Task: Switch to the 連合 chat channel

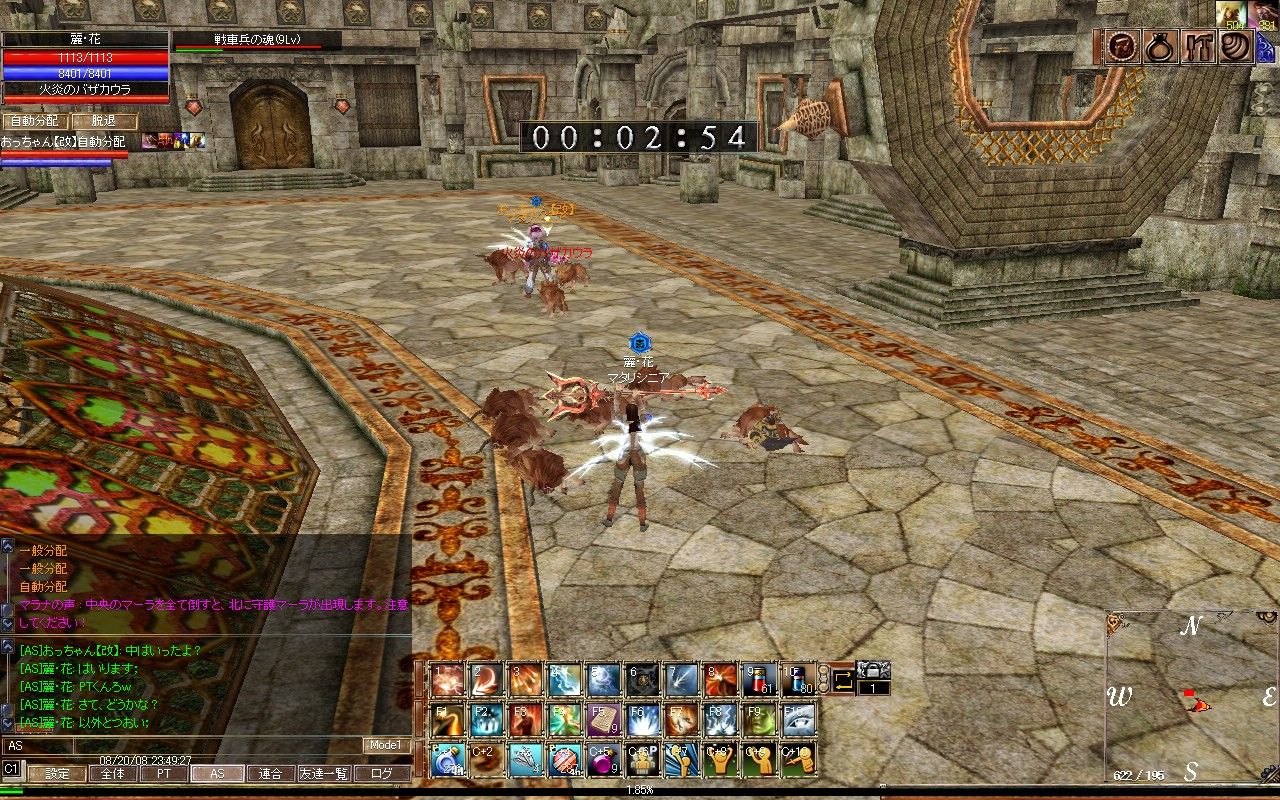Action: 270,773
